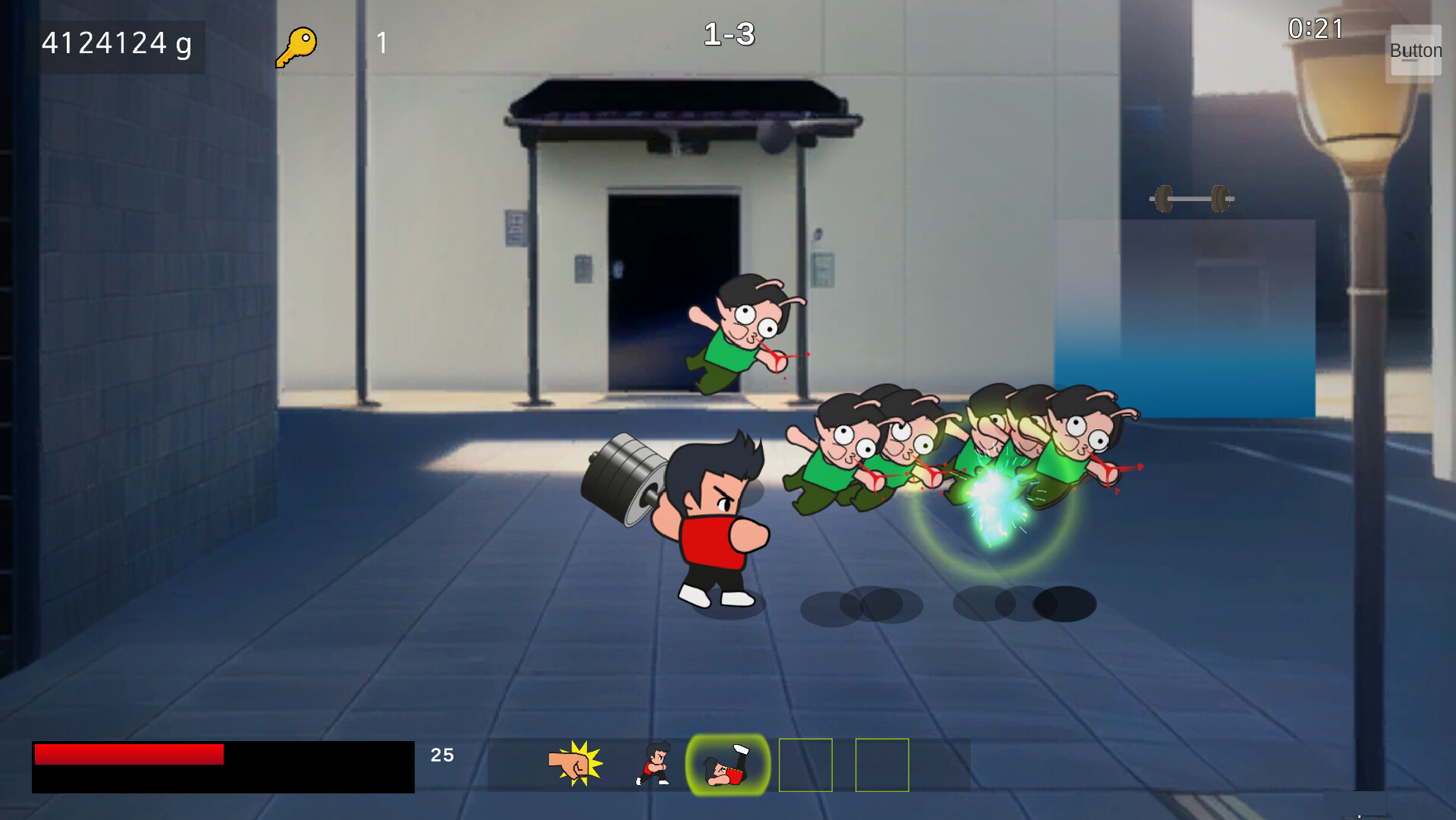
Task: Activate the punch attack skill icon
Action: pyautogui.click(x=575, y=764)
